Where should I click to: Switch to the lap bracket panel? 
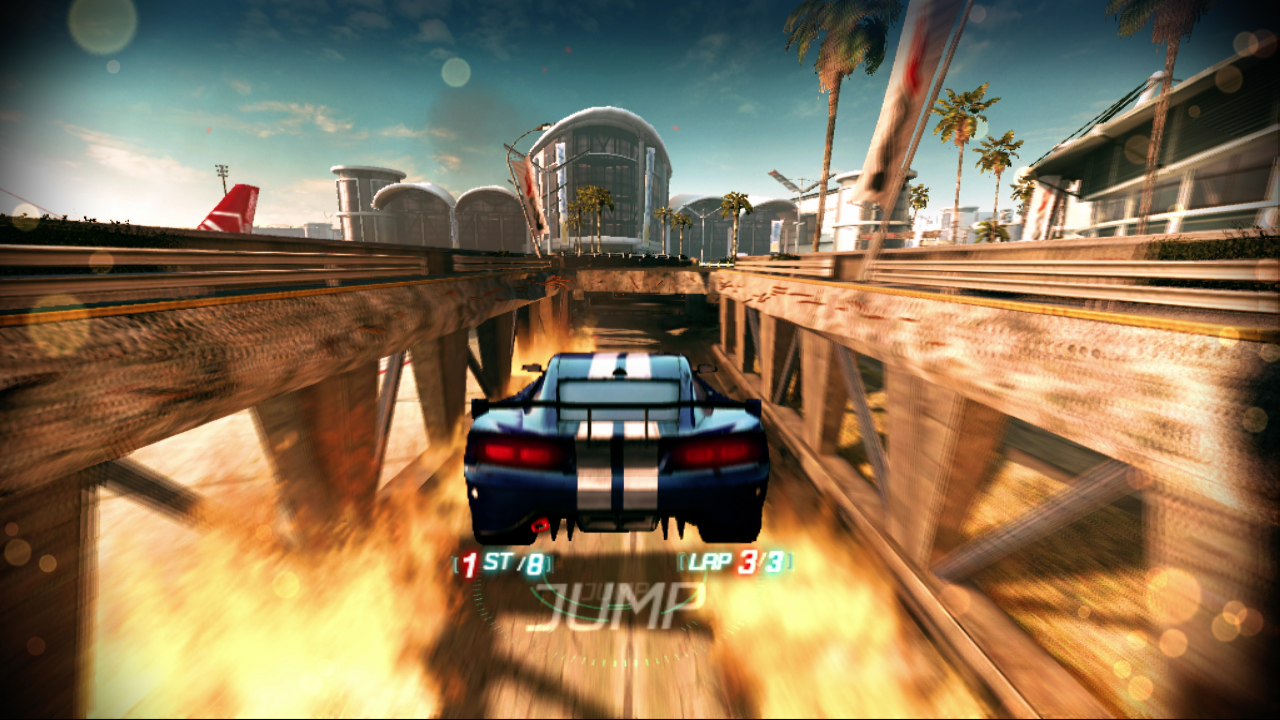tap(733, 563)
